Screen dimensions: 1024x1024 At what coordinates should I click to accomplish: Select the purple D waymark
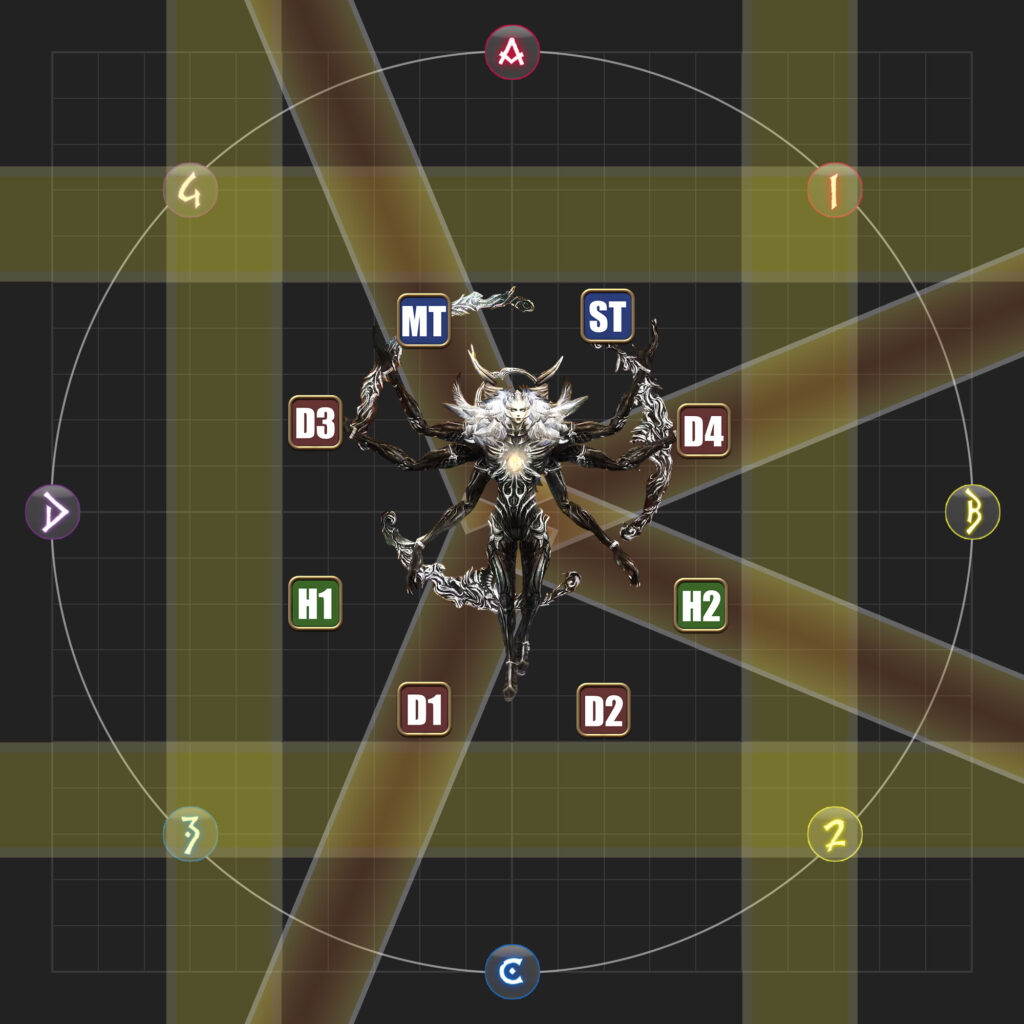52,512
